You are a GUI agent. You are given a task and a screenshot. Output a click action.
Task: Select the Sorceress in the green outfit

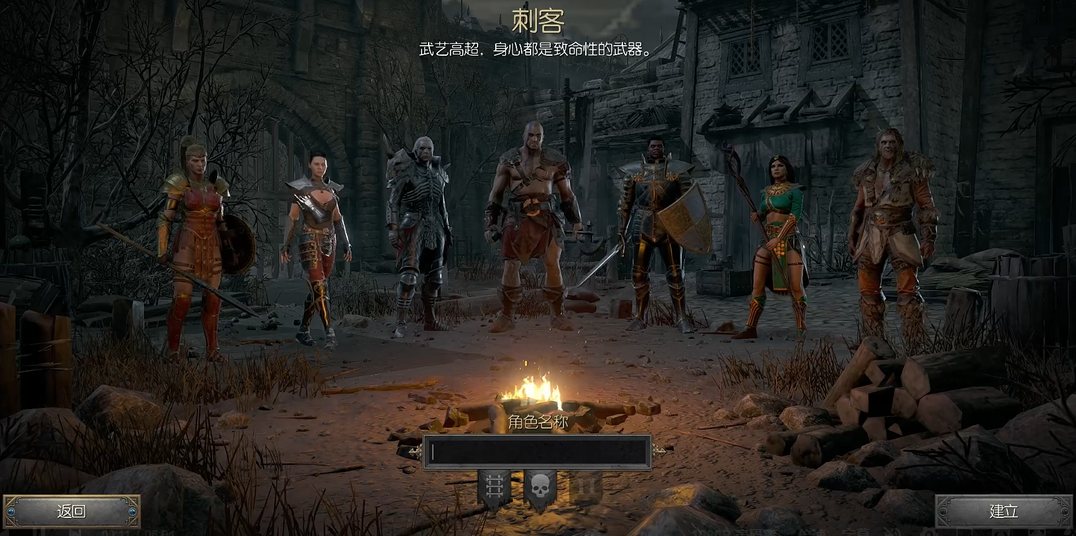[778, 245]
